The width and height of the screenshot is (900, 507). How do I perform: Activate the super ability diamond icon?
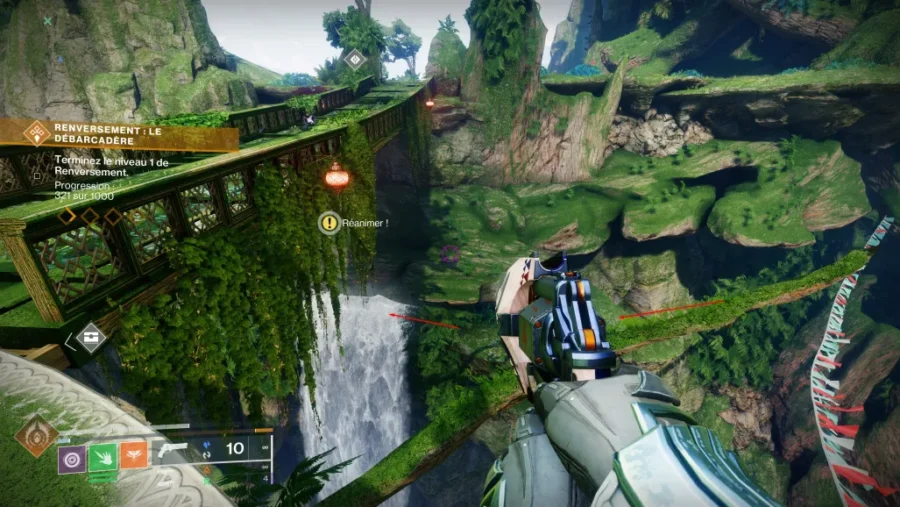pyautogui.click(x=35, y=436)
